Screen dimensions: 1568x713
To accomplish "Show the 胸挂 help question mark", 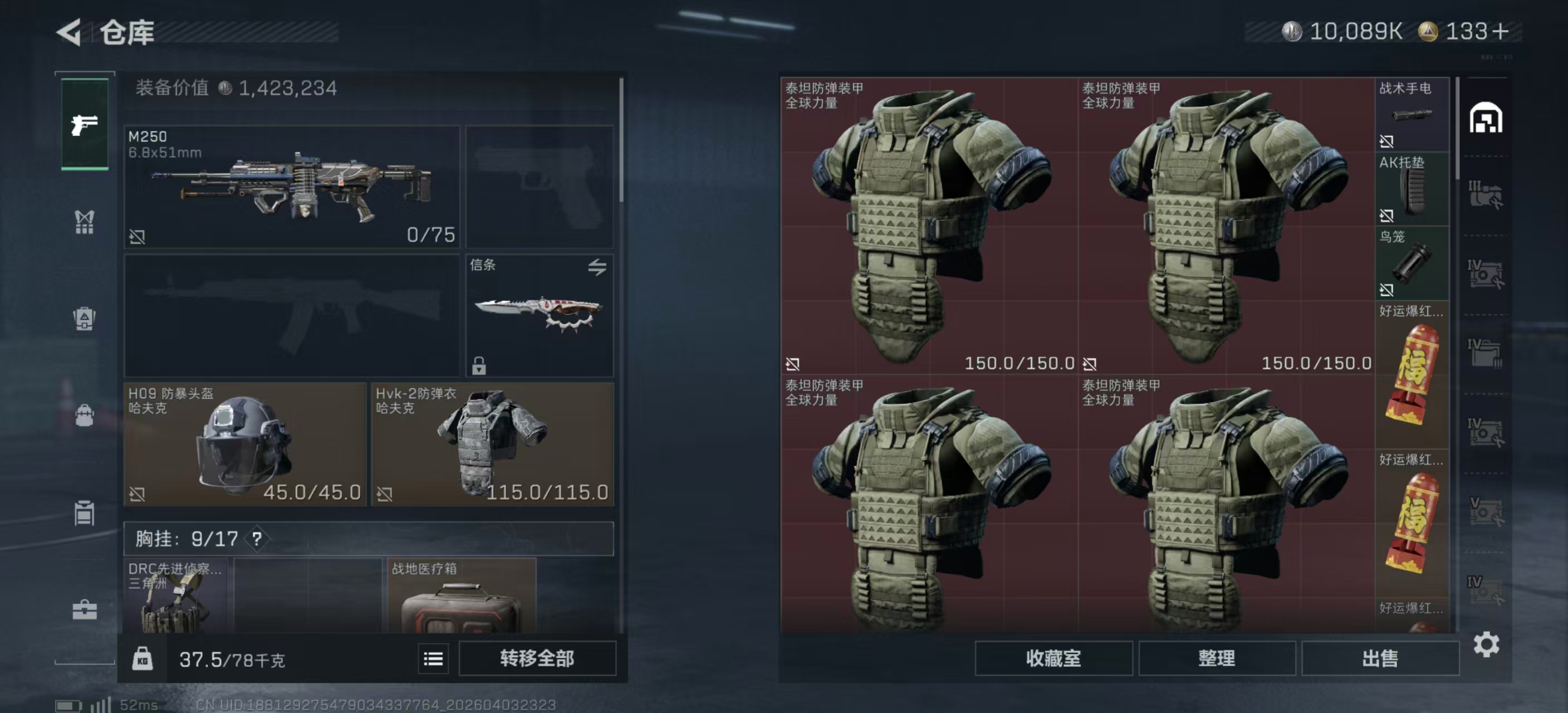I will (x=257, y=539).
